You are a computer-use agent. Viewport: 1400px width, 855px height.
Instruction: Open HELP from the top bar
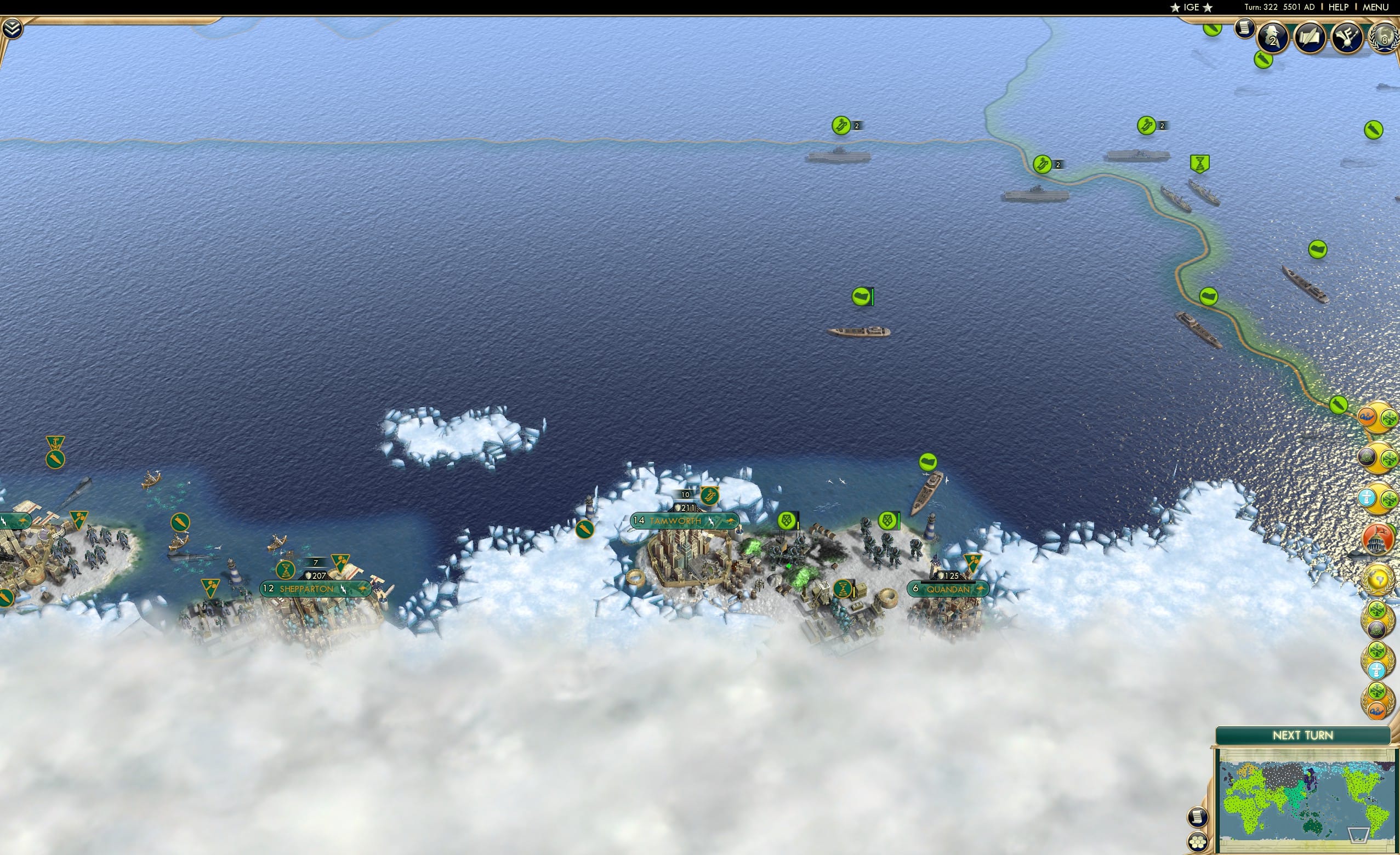tap(1339, 7)
